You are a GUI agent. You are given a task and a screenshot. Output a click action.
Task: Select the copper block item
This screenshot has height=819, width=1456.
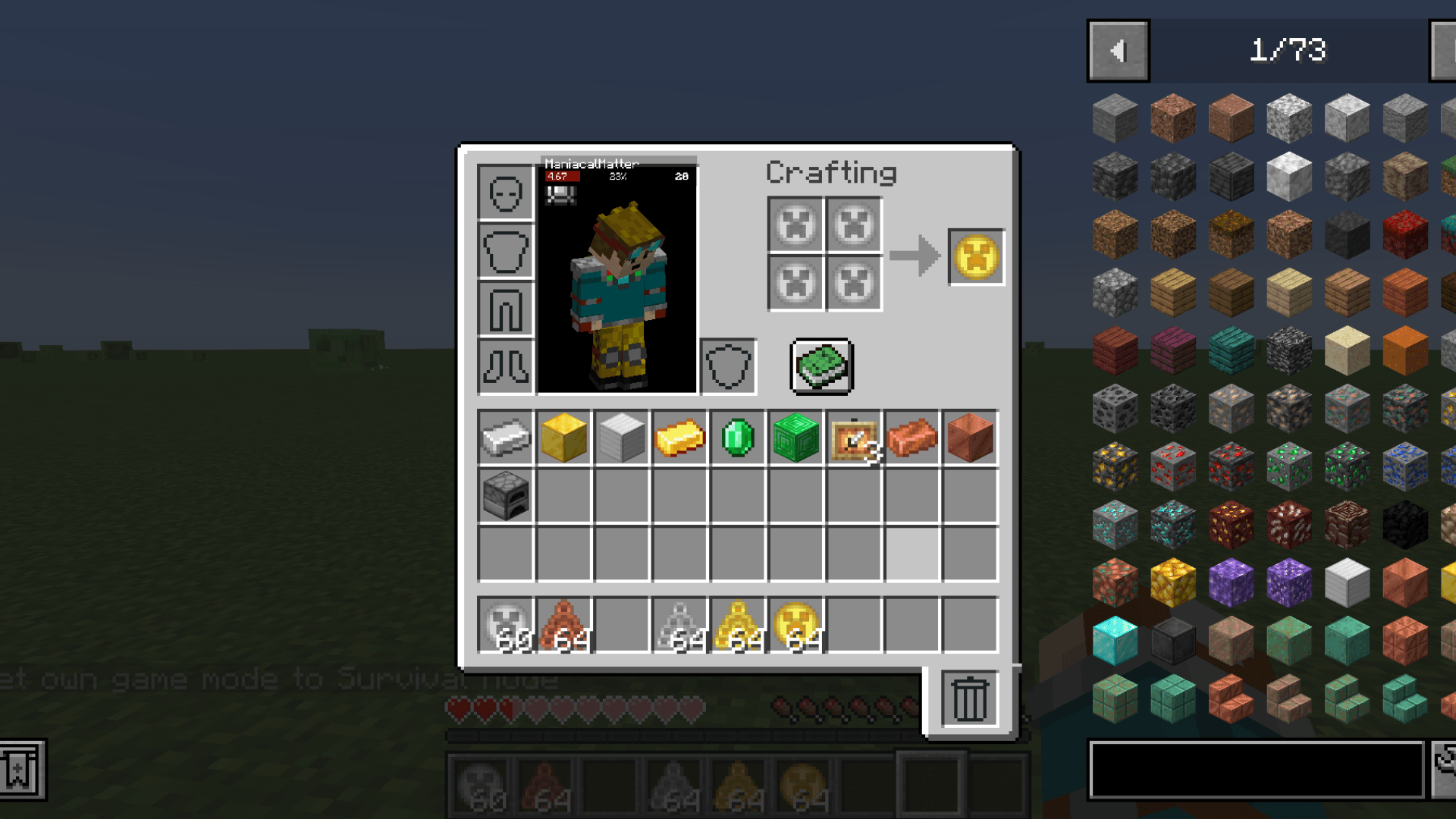(x=971, y=438)
